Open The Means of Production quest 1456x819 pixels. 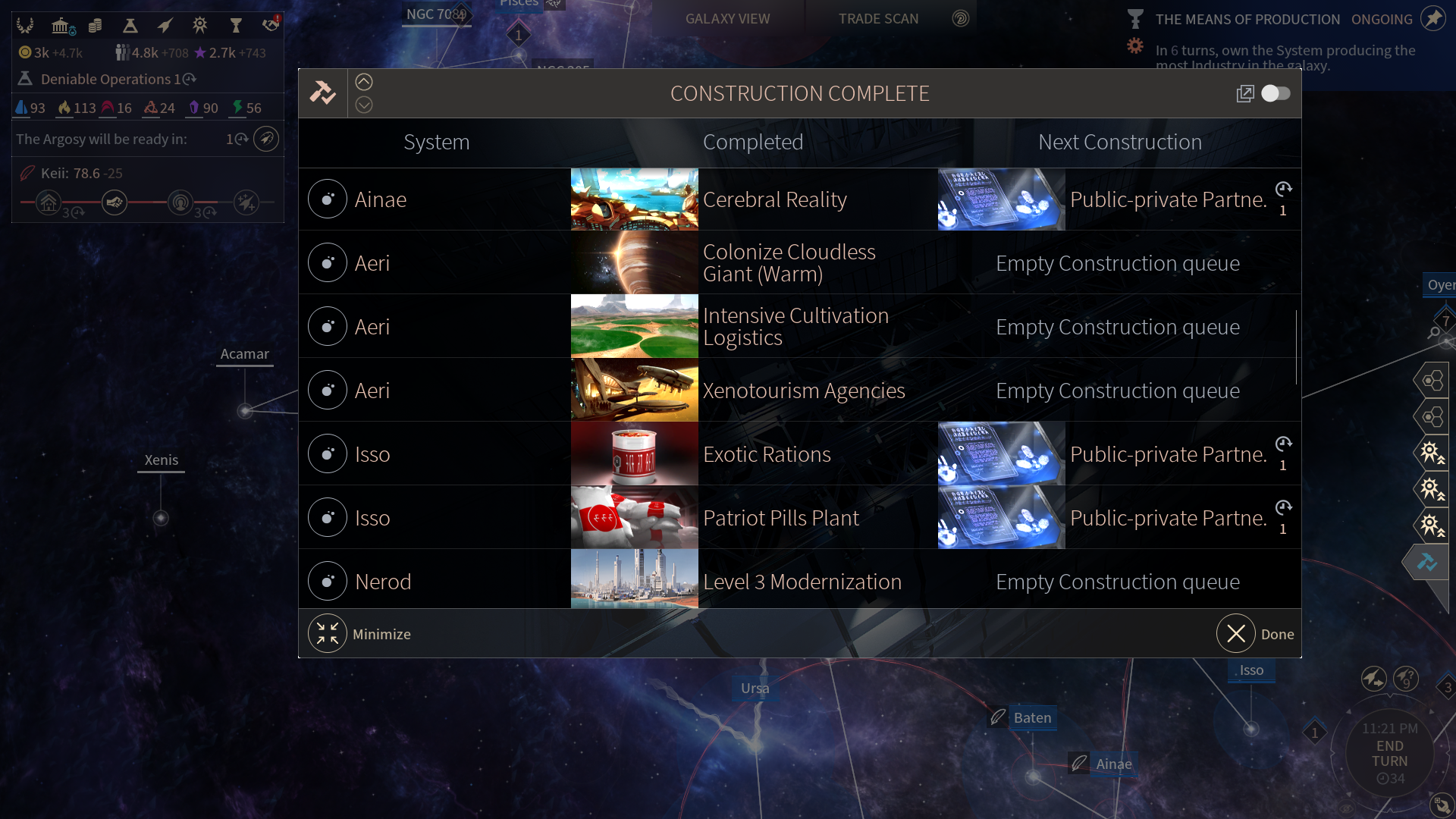click(1247, 20)
